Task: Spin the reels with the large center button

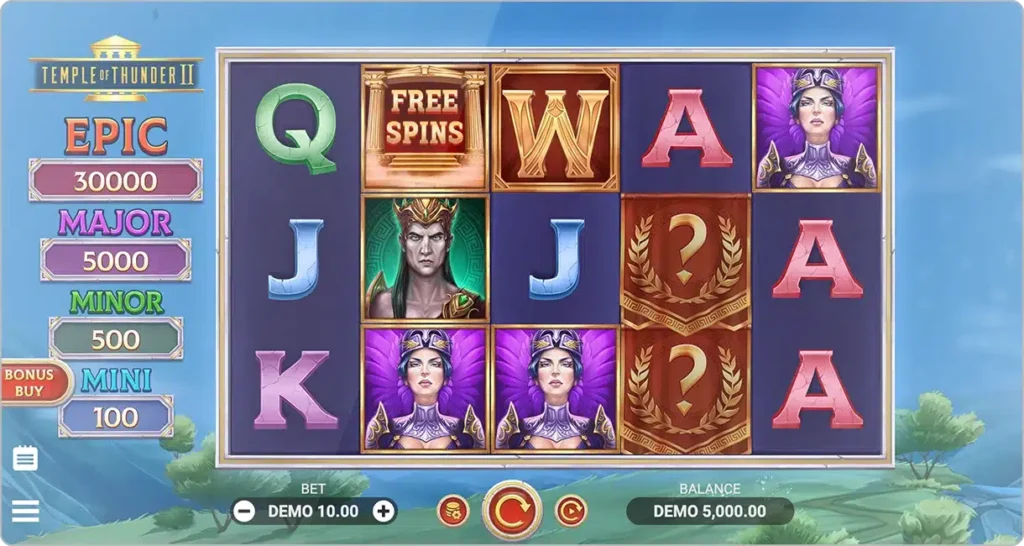Action: [x=512, y=511]
